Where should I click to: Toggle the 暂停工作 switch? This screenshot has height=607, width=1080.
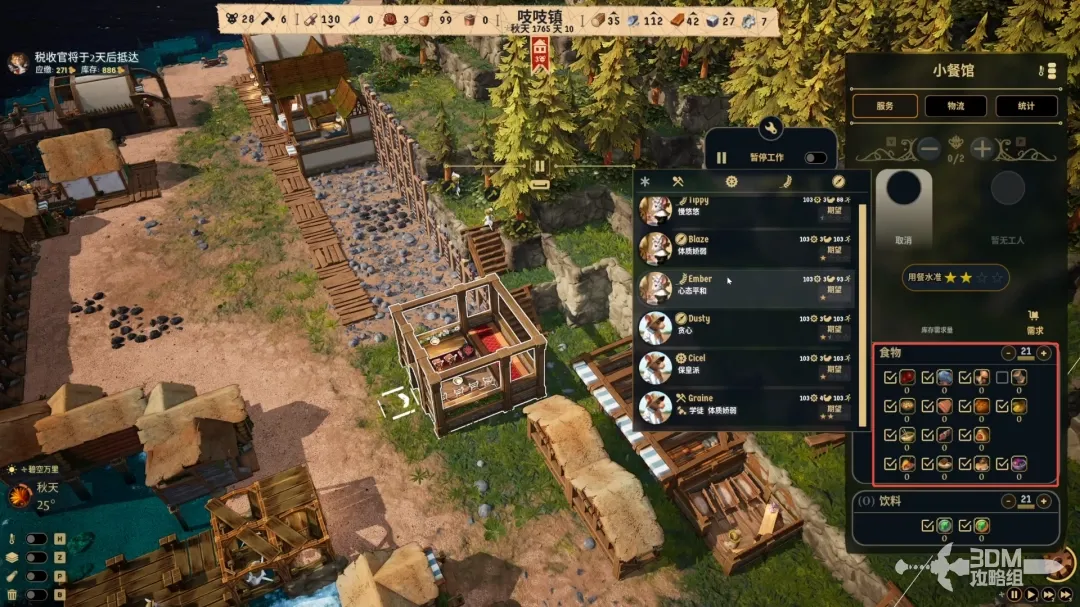pyautogui.click(x=815, y=158)
